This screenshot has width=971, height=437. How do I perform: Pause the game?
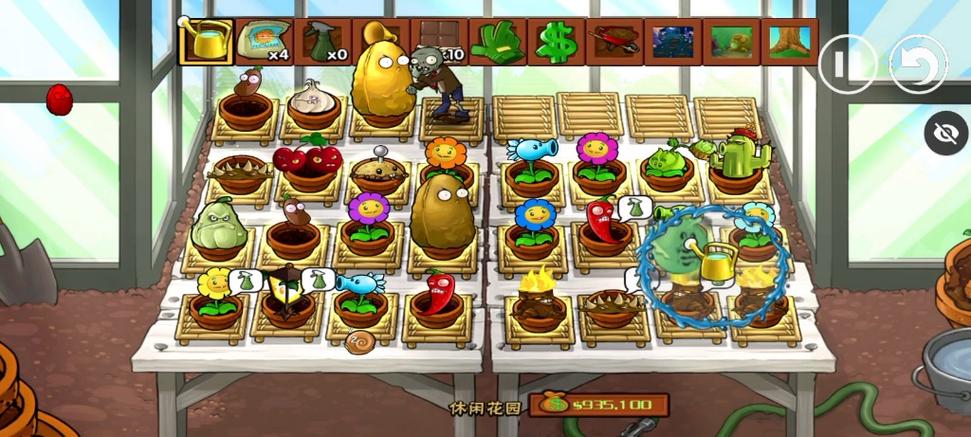pyautogui.click(x=846, y=65)
